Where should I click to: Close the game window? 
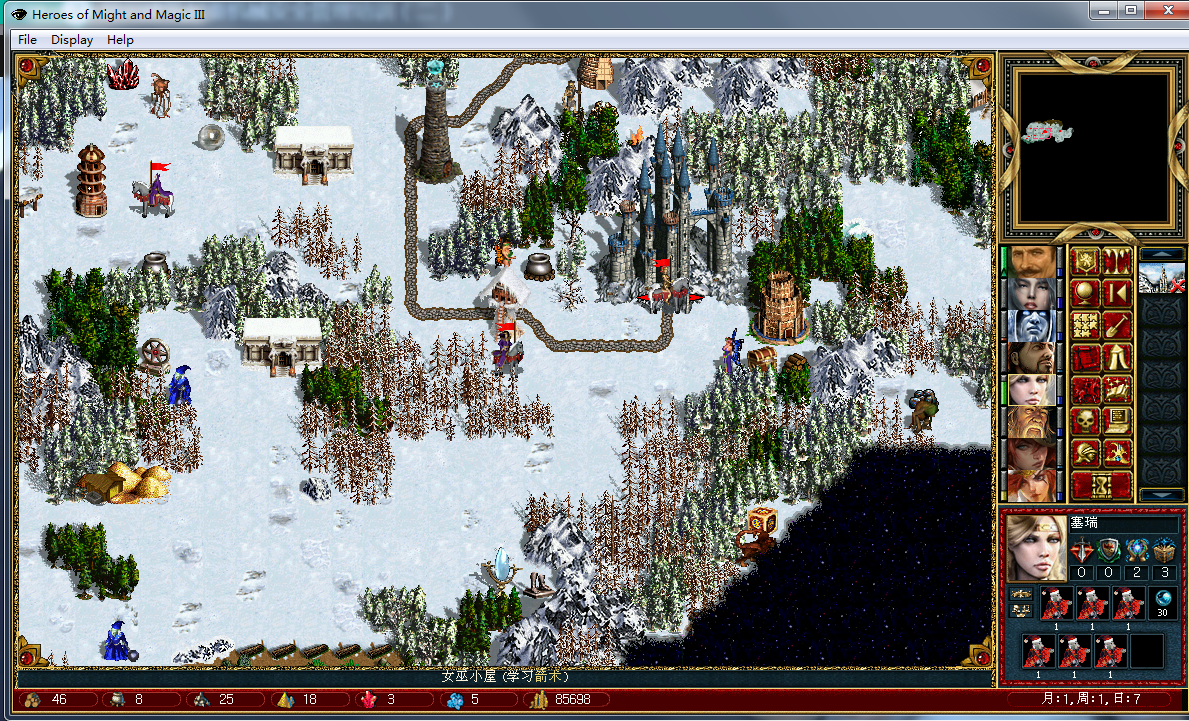(1164, 10)
